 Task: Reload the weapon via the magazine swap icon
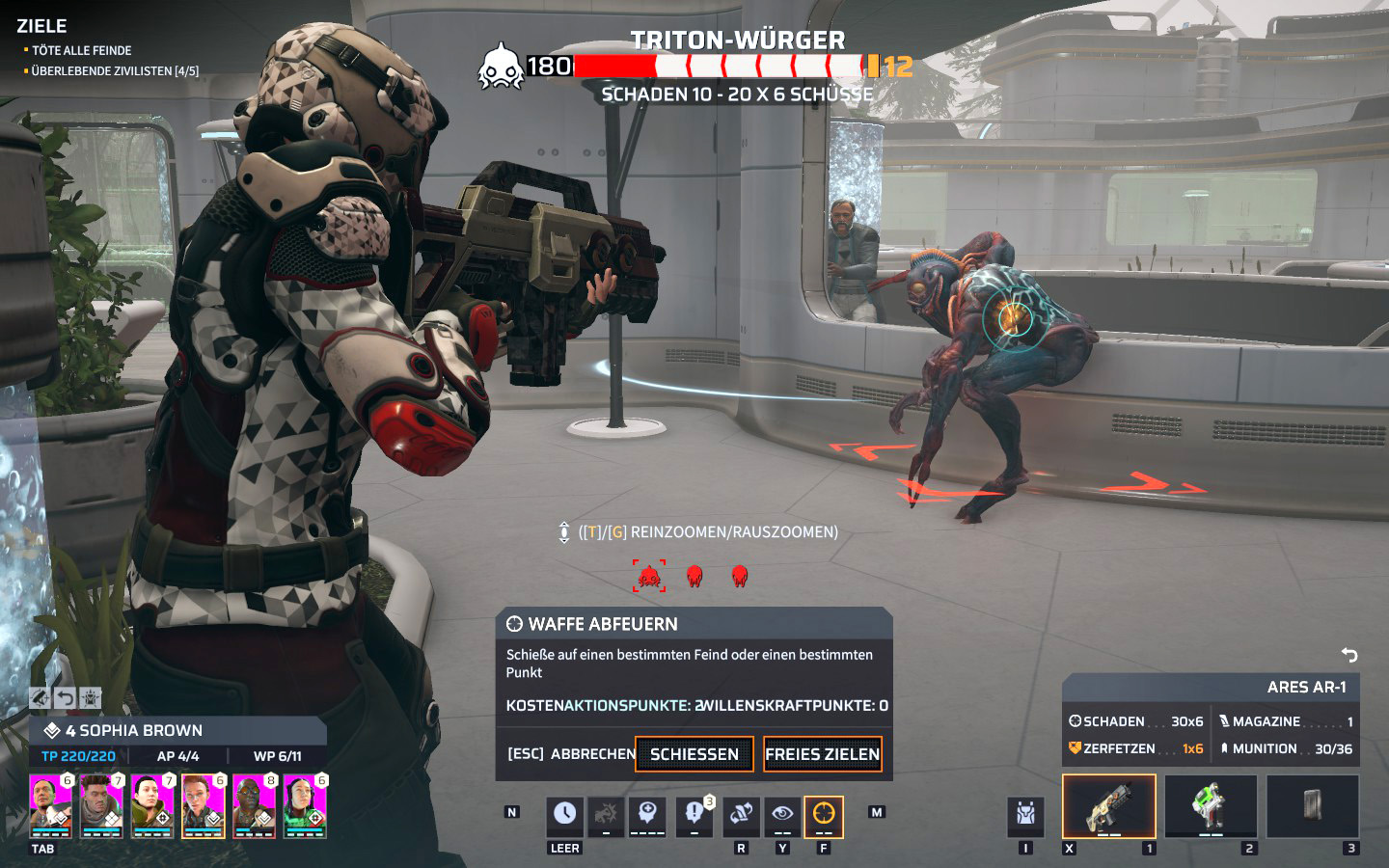[x=740, y=816]
